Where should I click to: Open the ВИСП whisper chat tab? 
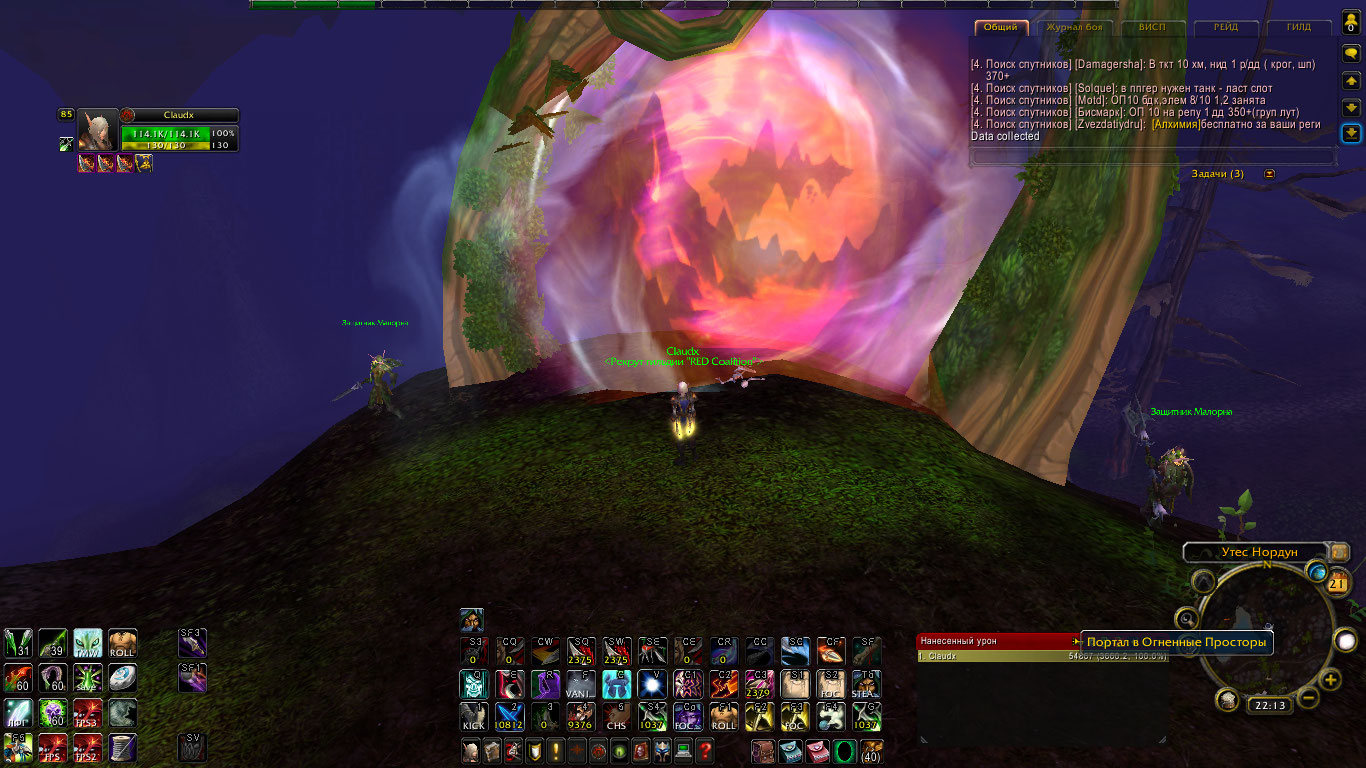pyautogui.click(x=1152, y=28)
